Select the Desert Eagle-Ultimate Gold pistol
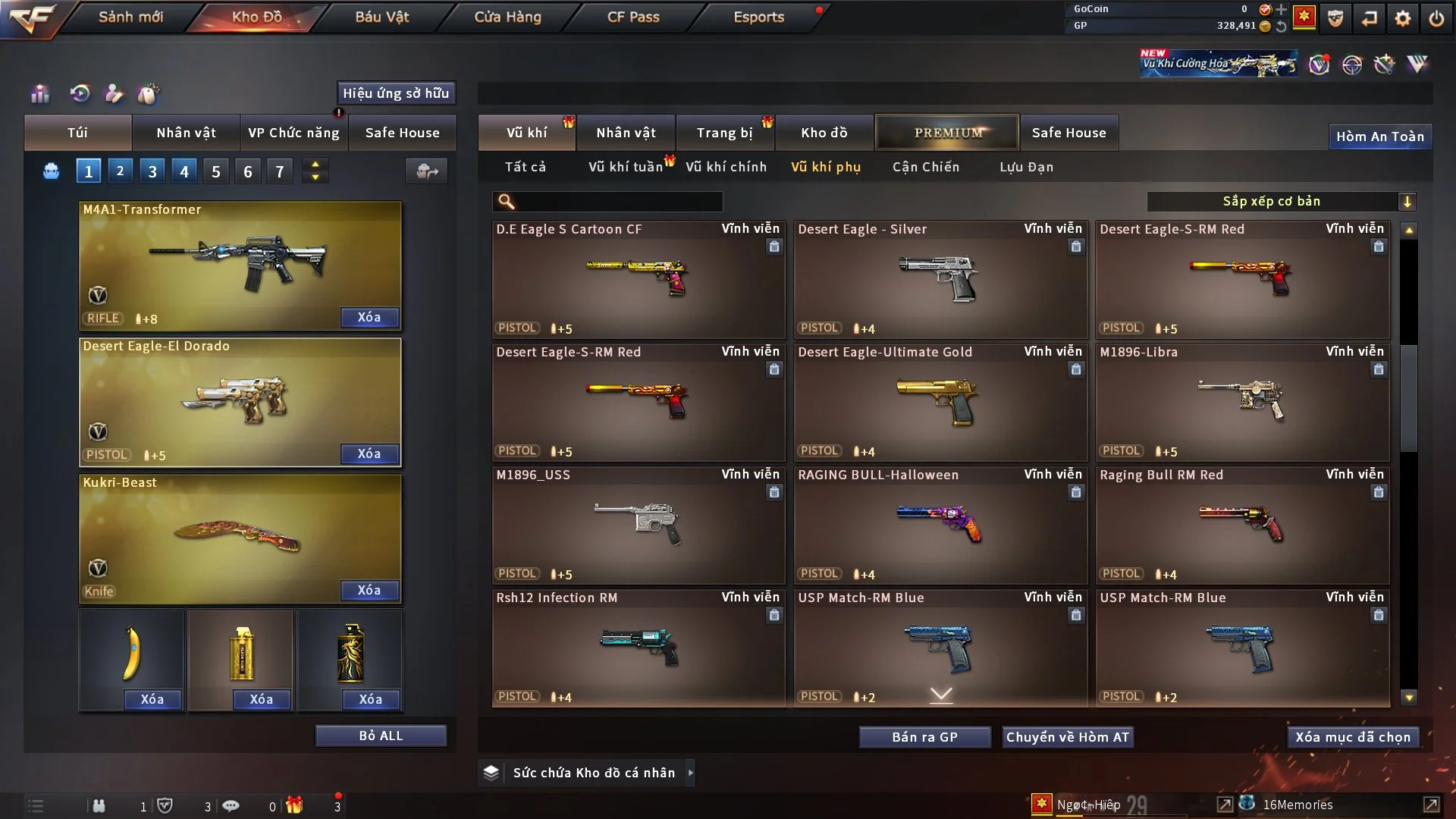The height and width of the screenshot is (819, 1456). pos(940,403)
